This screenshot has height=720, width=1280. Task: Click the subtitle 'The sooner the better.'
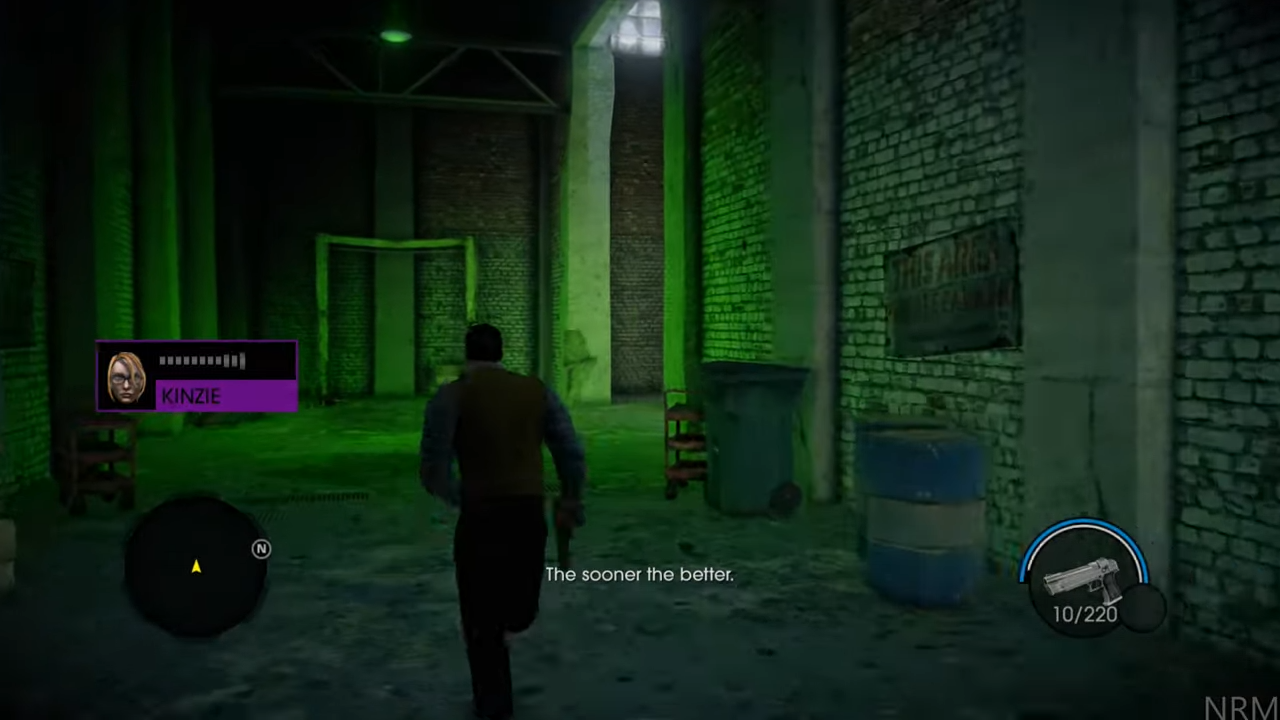tap(640, 574)
